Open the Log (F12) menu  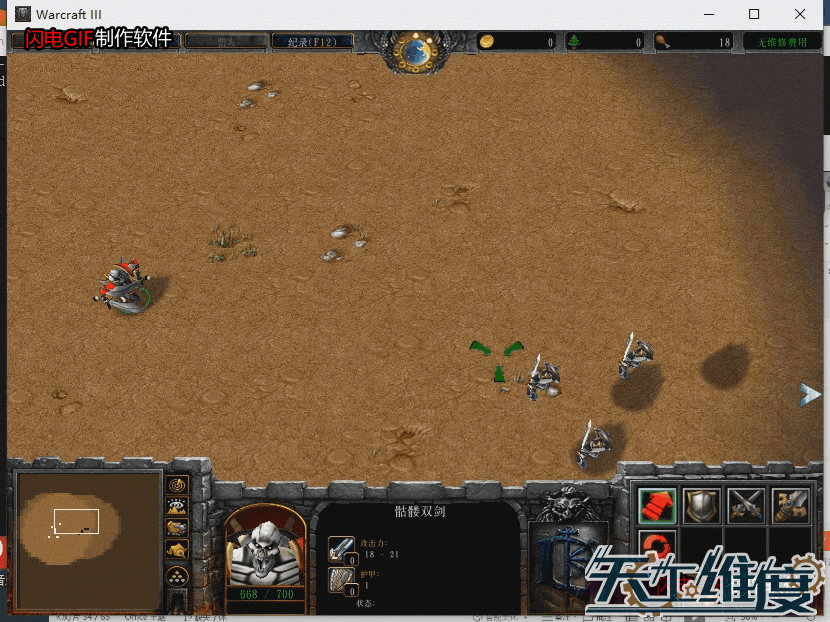coord(311,42)
